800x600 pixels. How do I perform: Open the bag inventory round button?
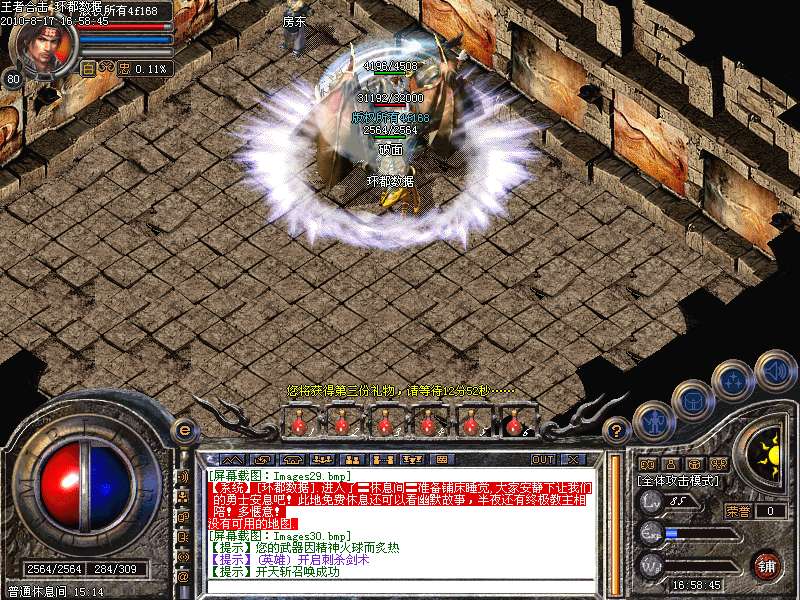tap(692, 400)
